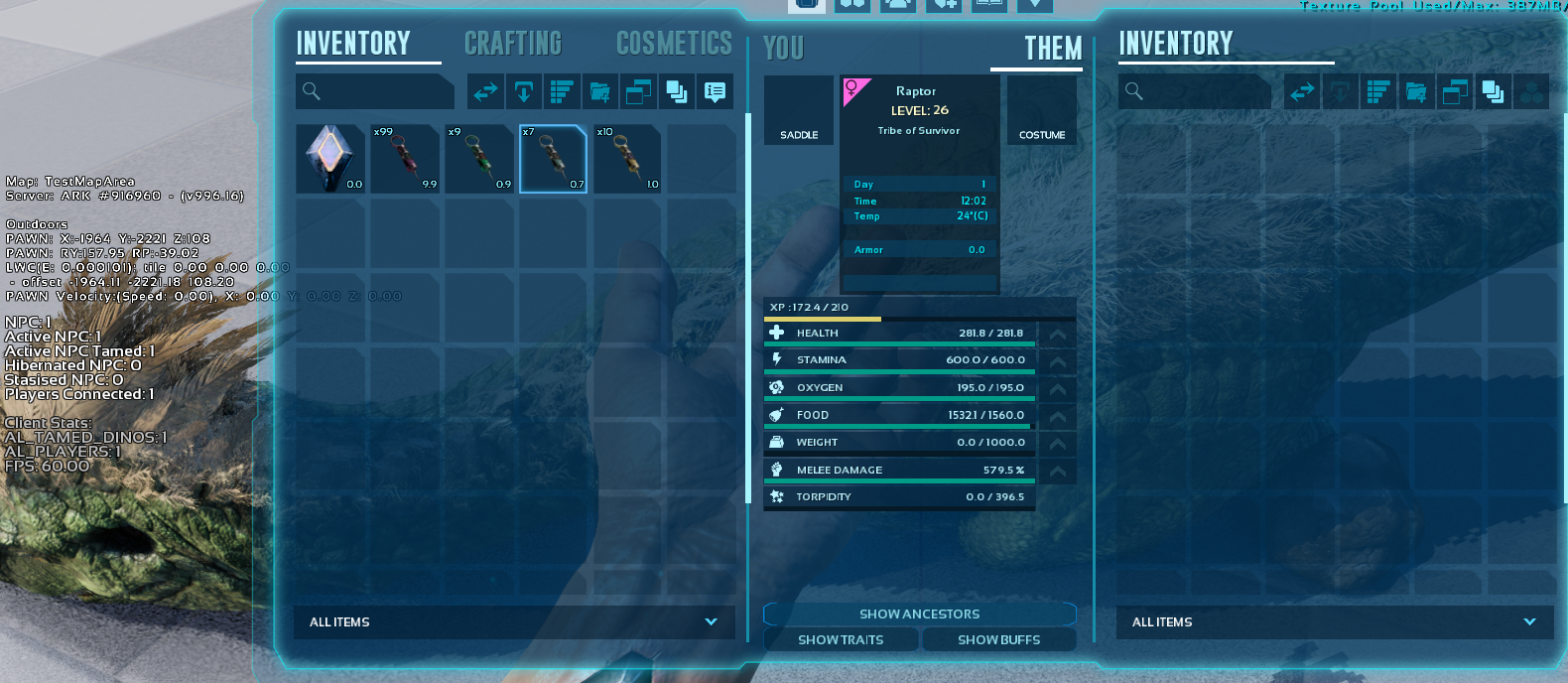Open the Cosmetics tab
Viewport: 1568px width, 683px height.
click(674, 44)
